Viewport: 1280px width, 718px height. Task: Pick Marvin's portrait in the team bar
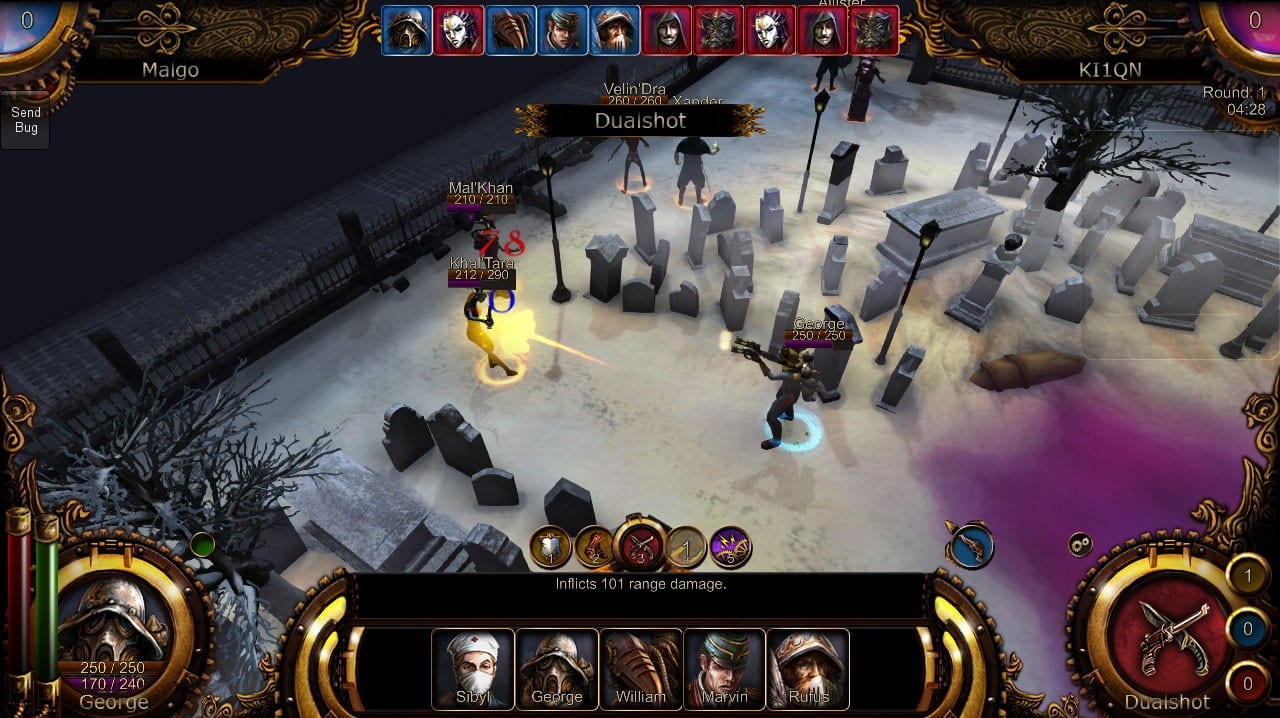724,668
